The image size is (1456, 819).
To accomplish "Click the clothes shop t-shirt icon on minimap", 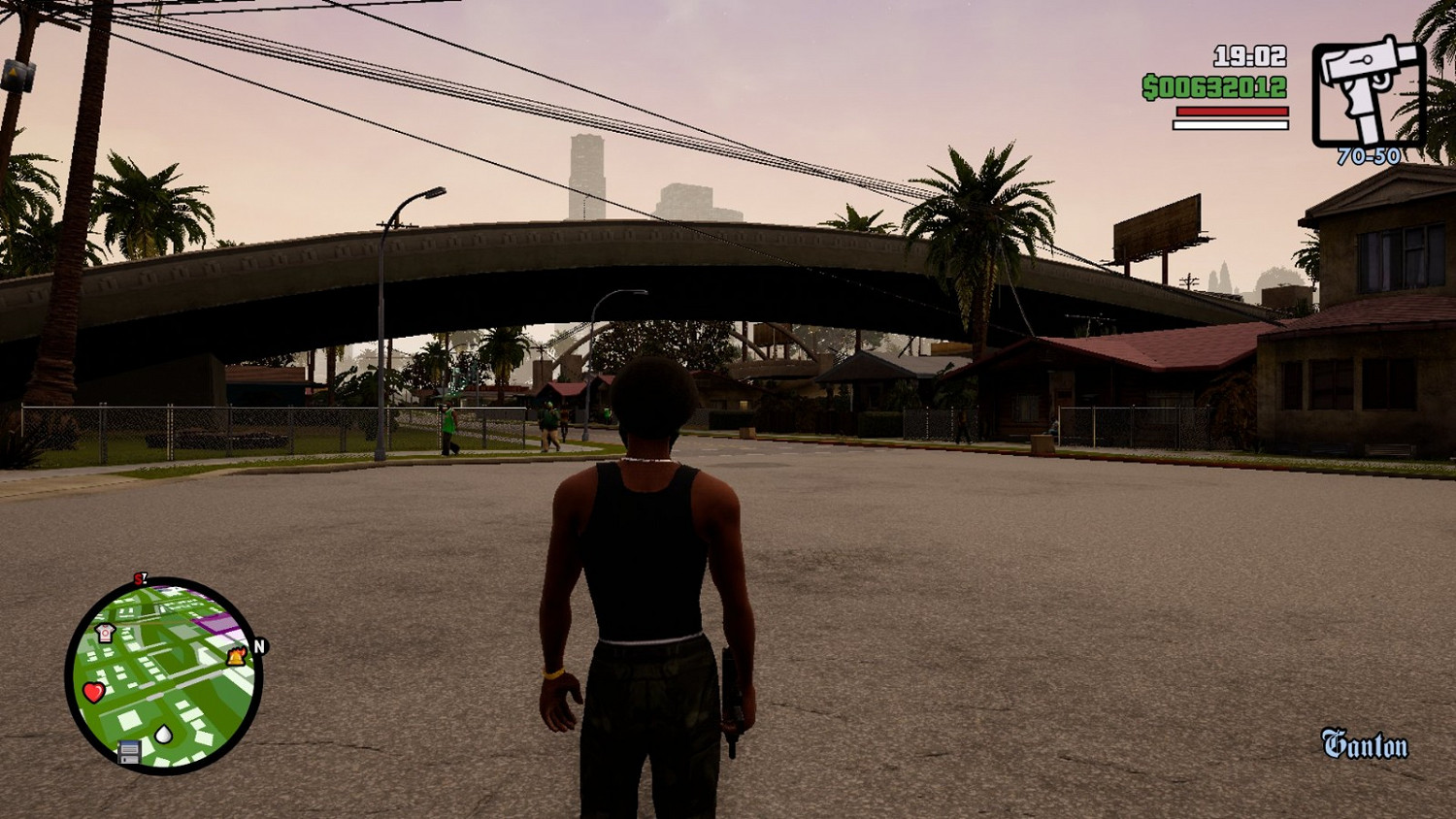I will pos(104,632).
